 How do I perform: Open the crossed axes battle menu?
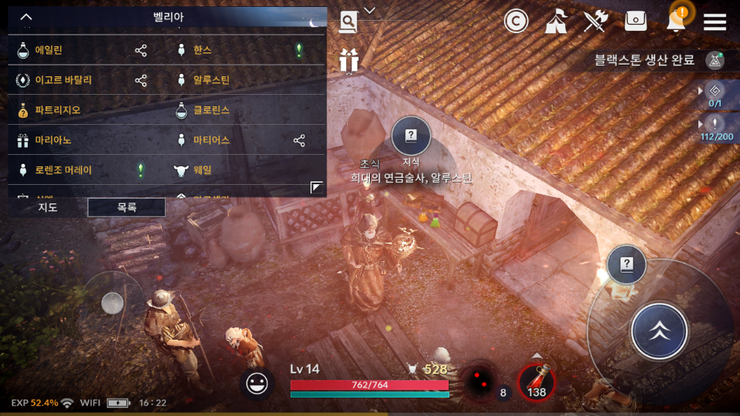pyautogui.click(x=596, y=21)
